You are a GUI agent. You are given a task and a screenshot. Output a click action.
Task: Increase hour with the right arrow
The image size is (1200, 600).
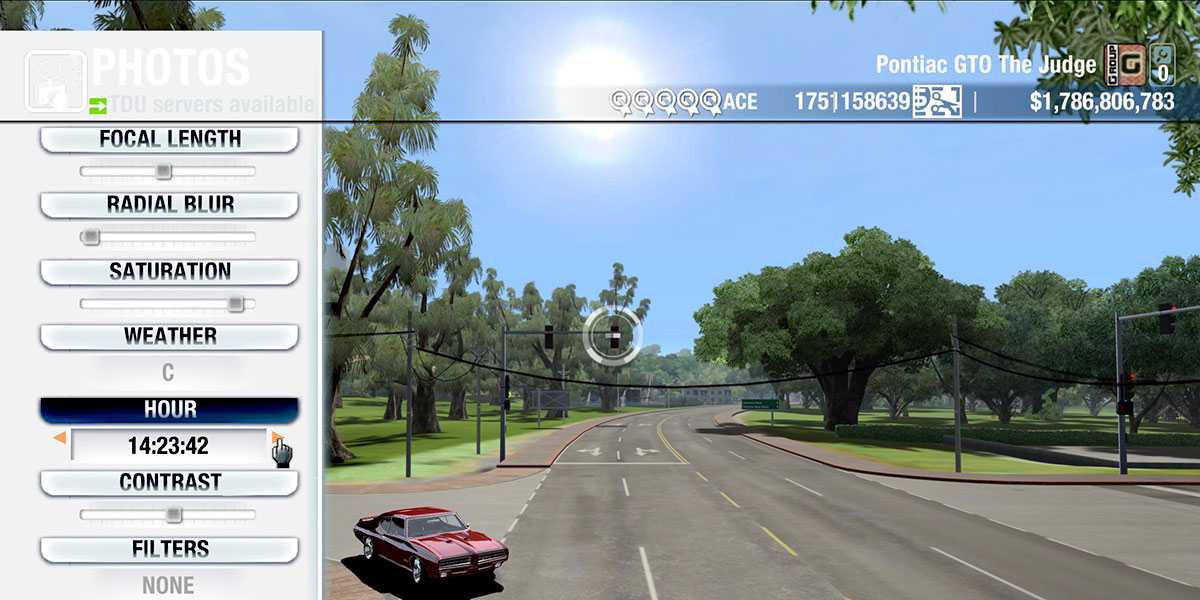[x=277, y=438]
